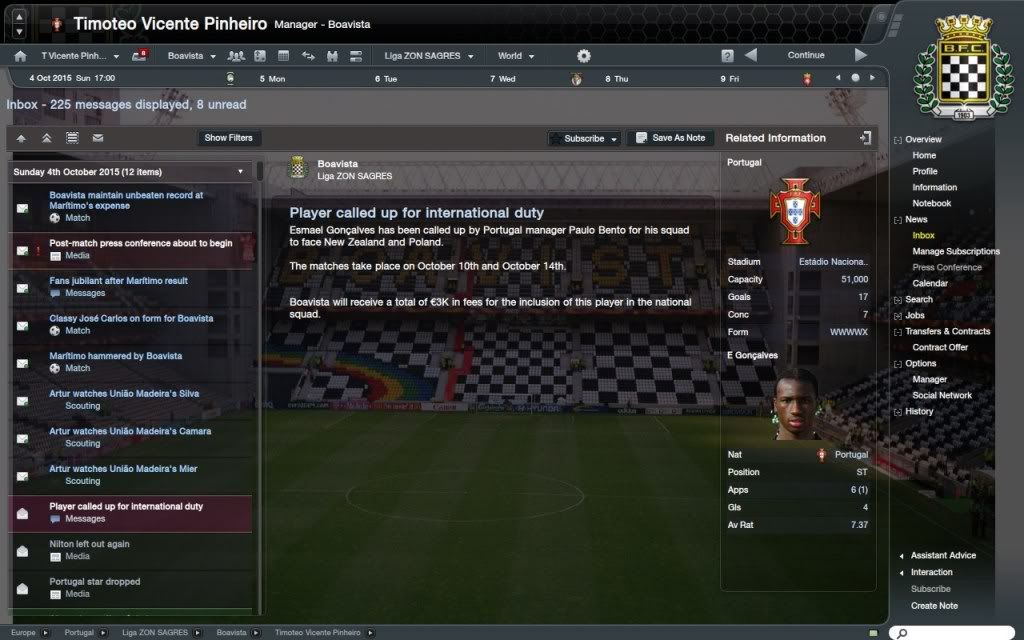Open Assistant Advice panel
This screenshot has width=1024, height=640.
pyautogui.click(x=943, y=555)
